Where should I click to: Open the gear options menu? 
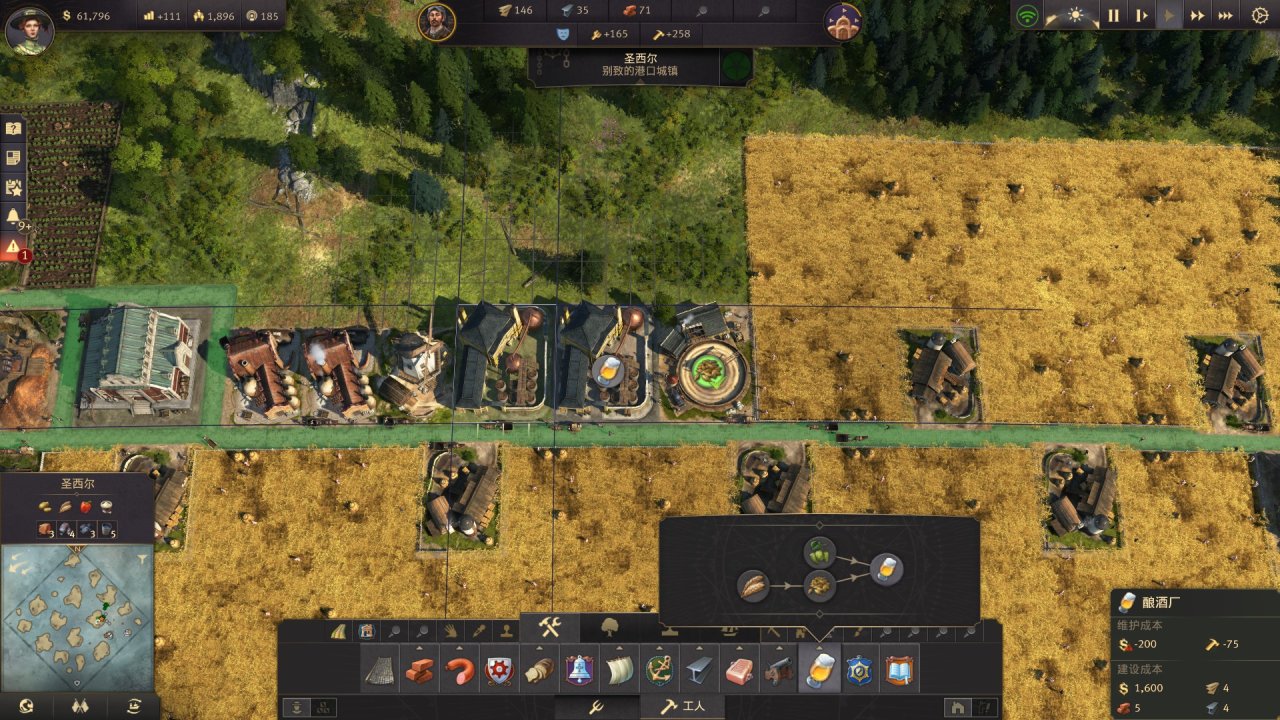[x=1260, y=15]
